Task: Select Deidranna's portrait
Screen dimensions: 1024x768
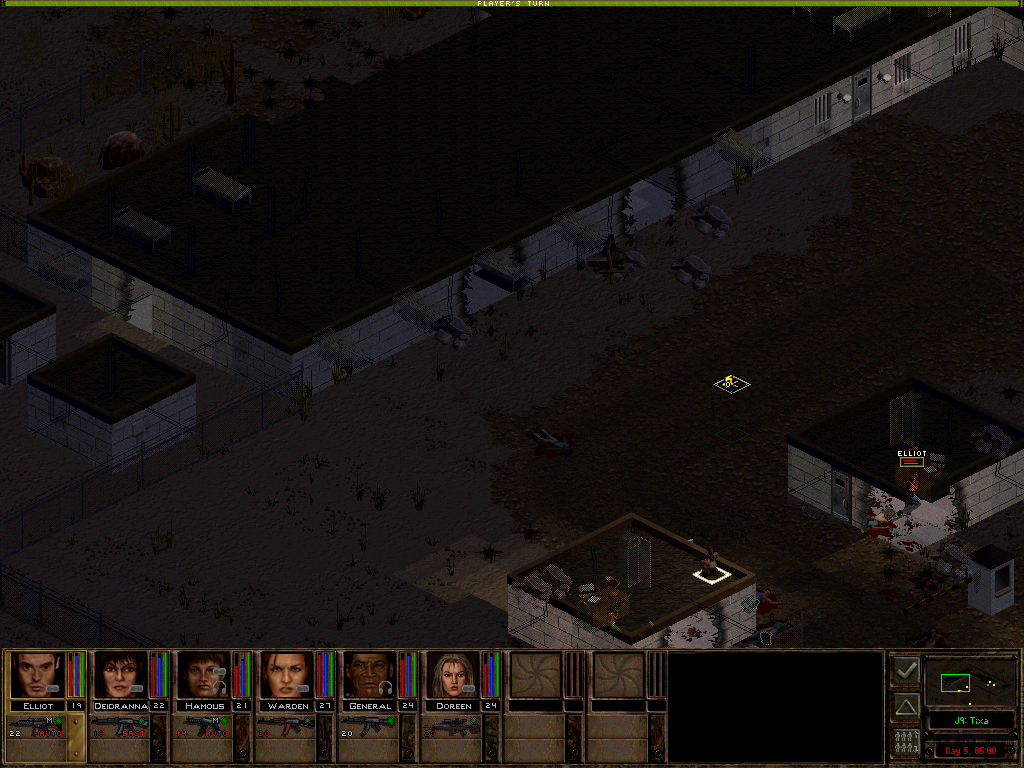Action: click(x=120, y=675)
